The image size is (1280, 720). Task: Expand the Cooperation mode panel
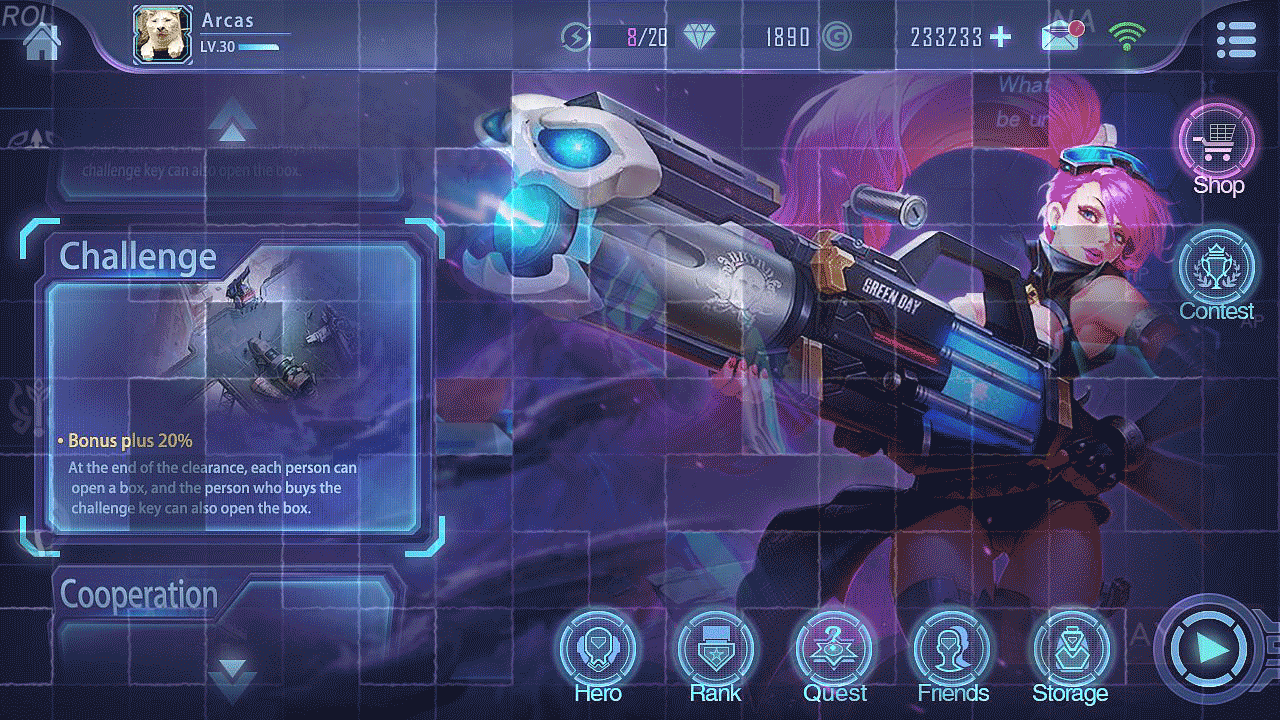(x=138, y=594)
